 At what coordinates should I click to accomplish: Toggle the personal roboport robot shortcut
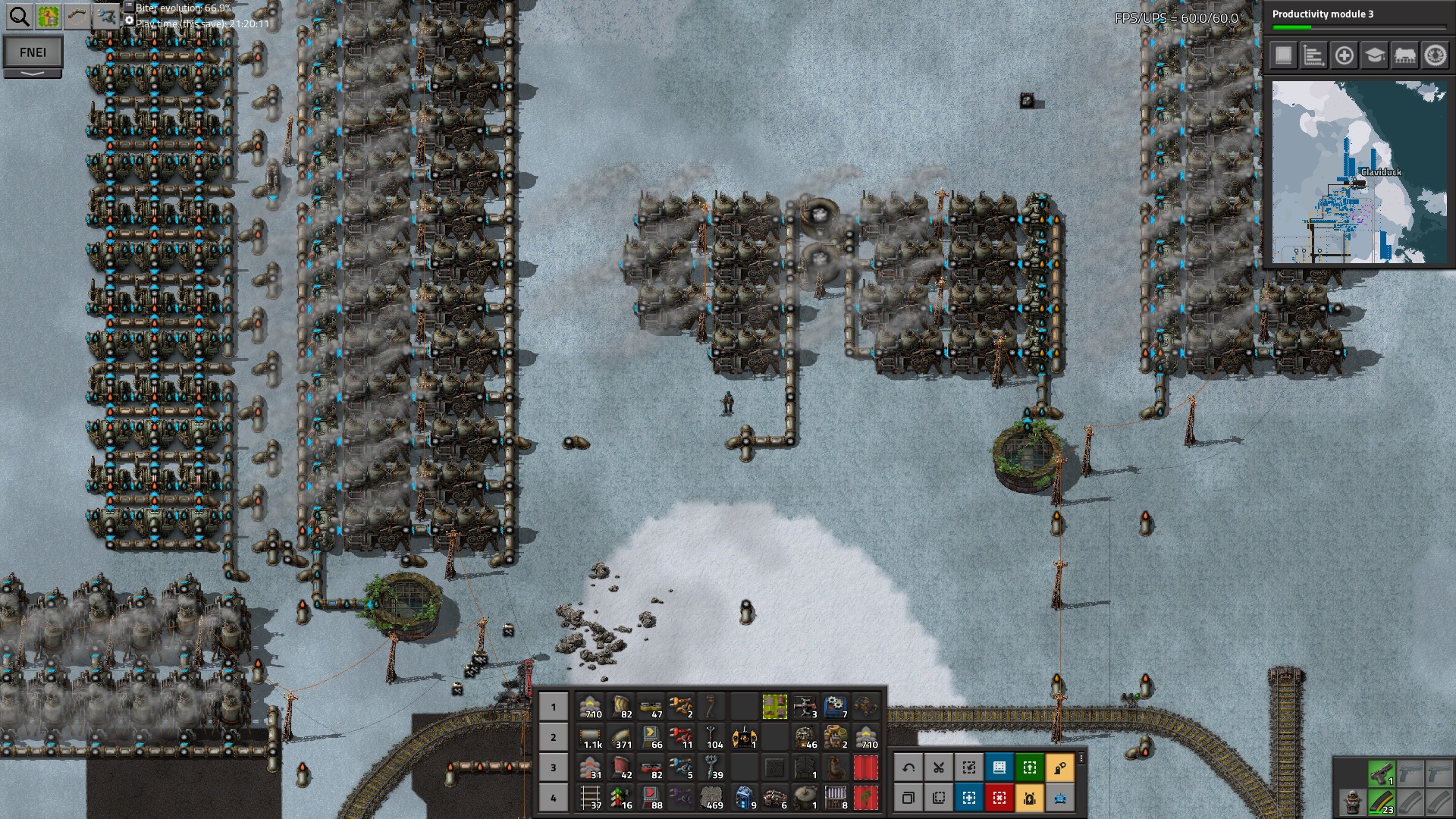(x=1030, y=798)
